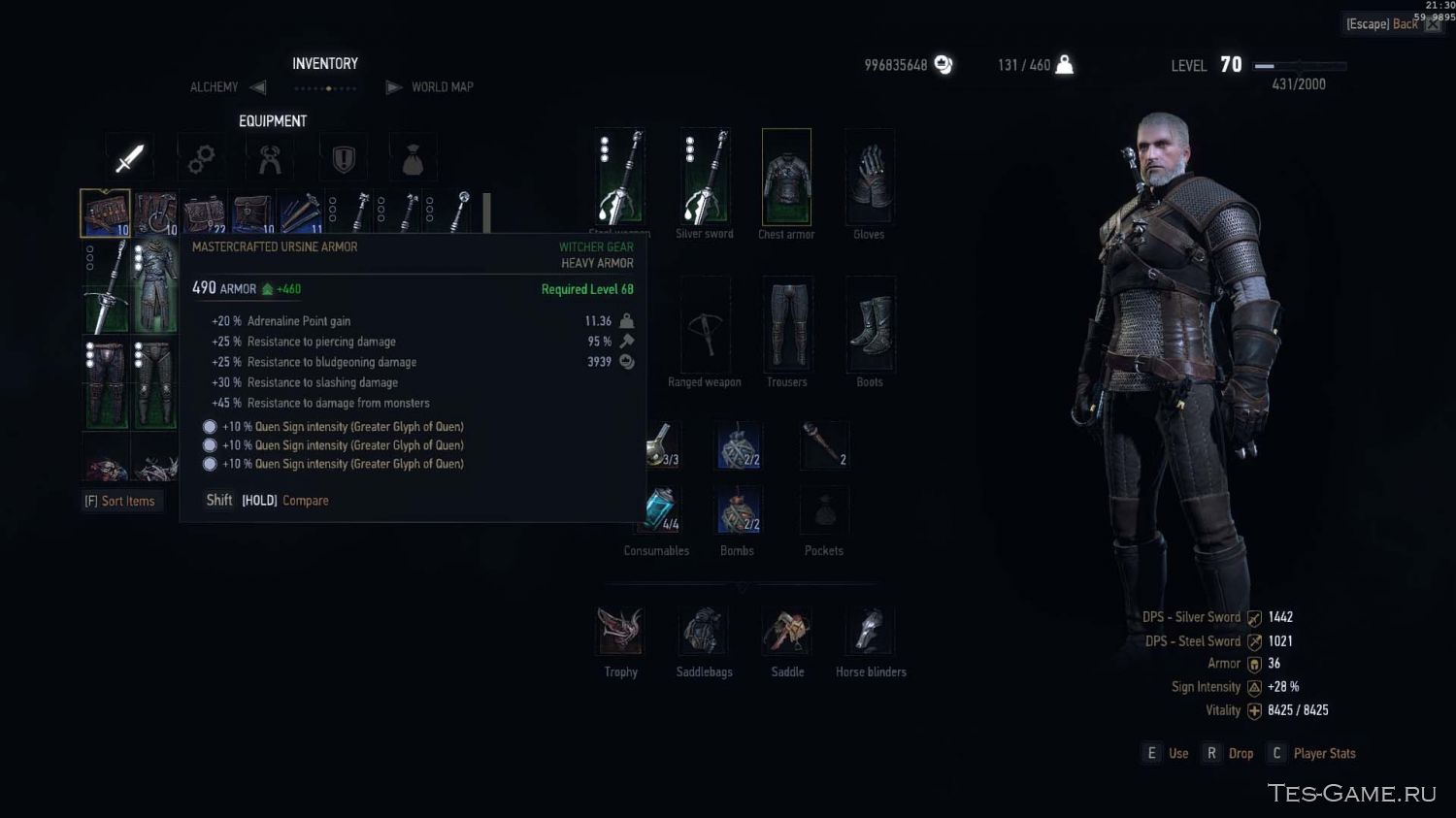Select the sword weapons inventory tab

[x=129, y=158]
